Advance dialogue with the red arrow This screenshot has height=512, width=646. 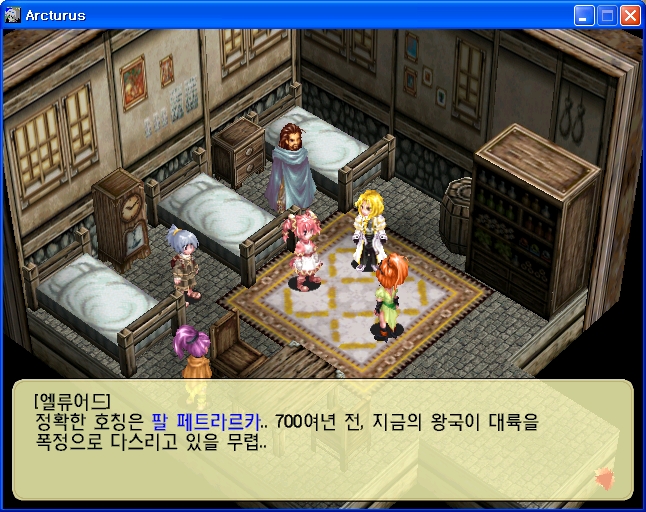click(603, 478)
